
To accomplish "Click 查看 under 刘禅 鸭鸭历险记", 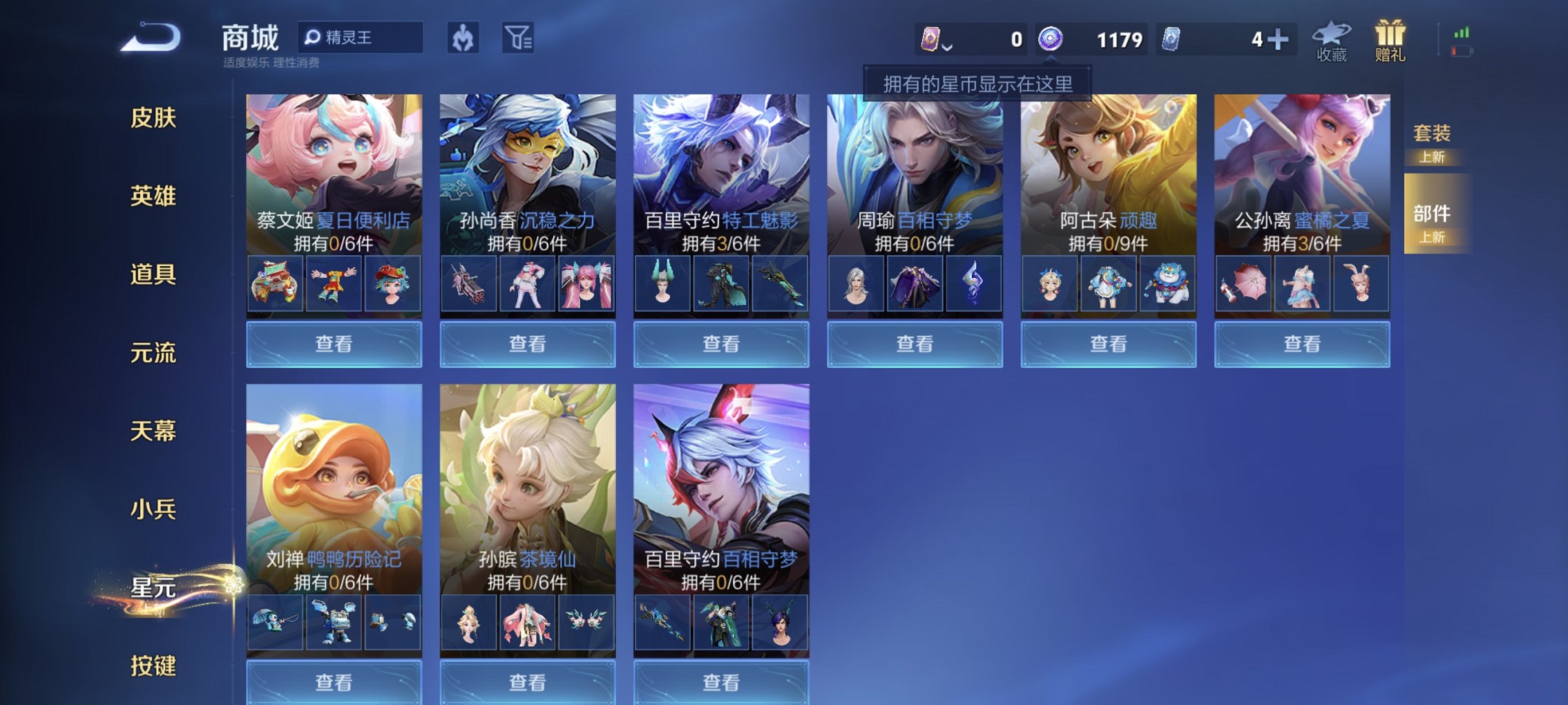I will coord(333,683).
